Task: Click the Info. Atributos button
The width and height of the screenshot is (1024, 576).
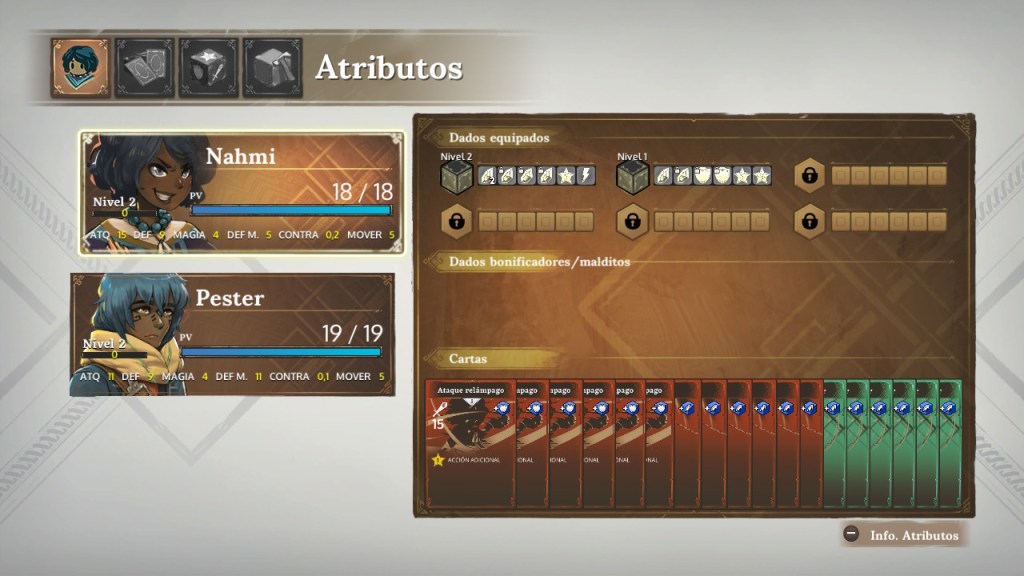Action: [x=904, y=535]
